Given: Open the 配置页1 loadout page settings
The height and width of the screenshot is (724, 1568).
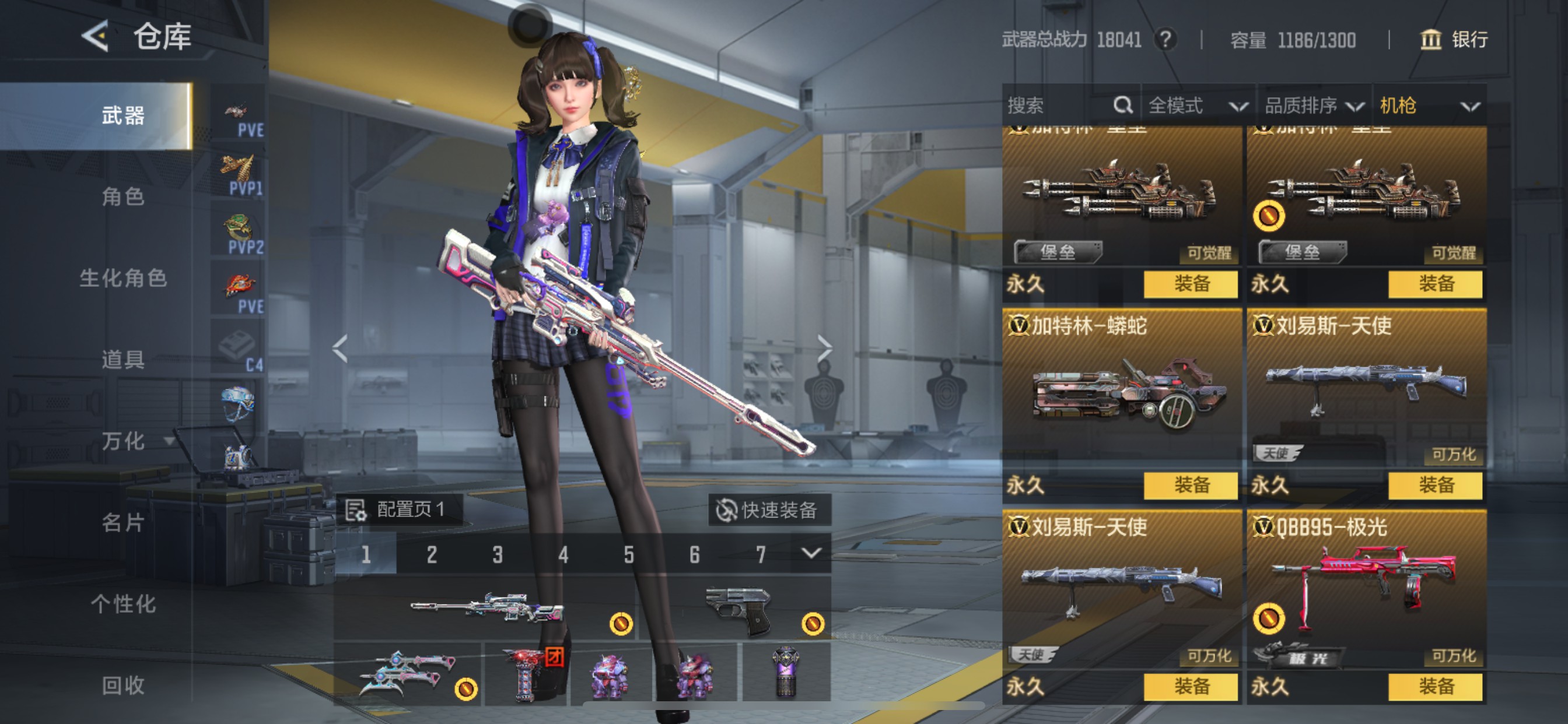Looking at the screenshot, I should click(x=400, y=509).
